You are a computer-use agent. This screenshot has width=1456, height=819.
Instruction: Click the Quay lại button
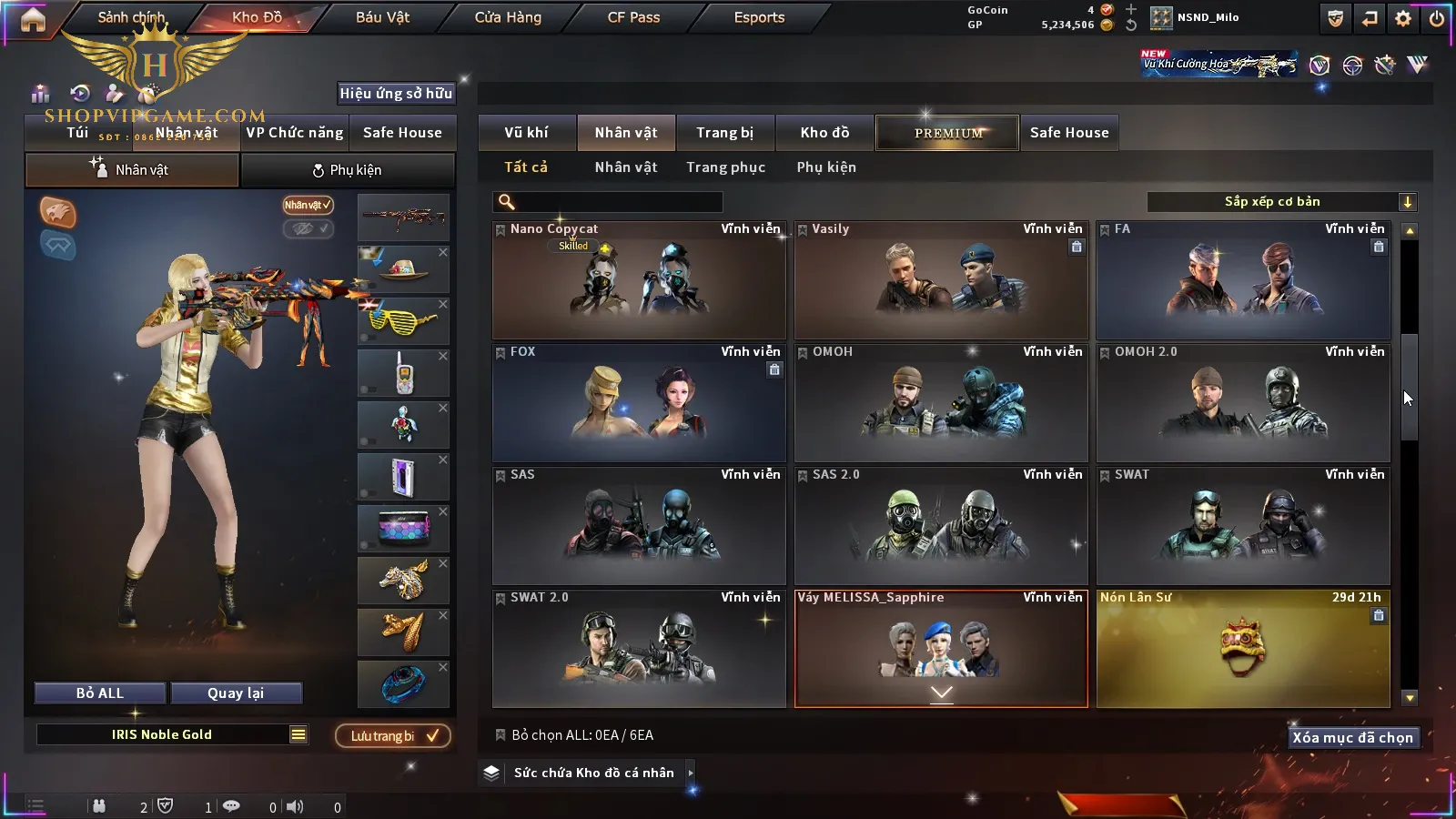(236, 693)
